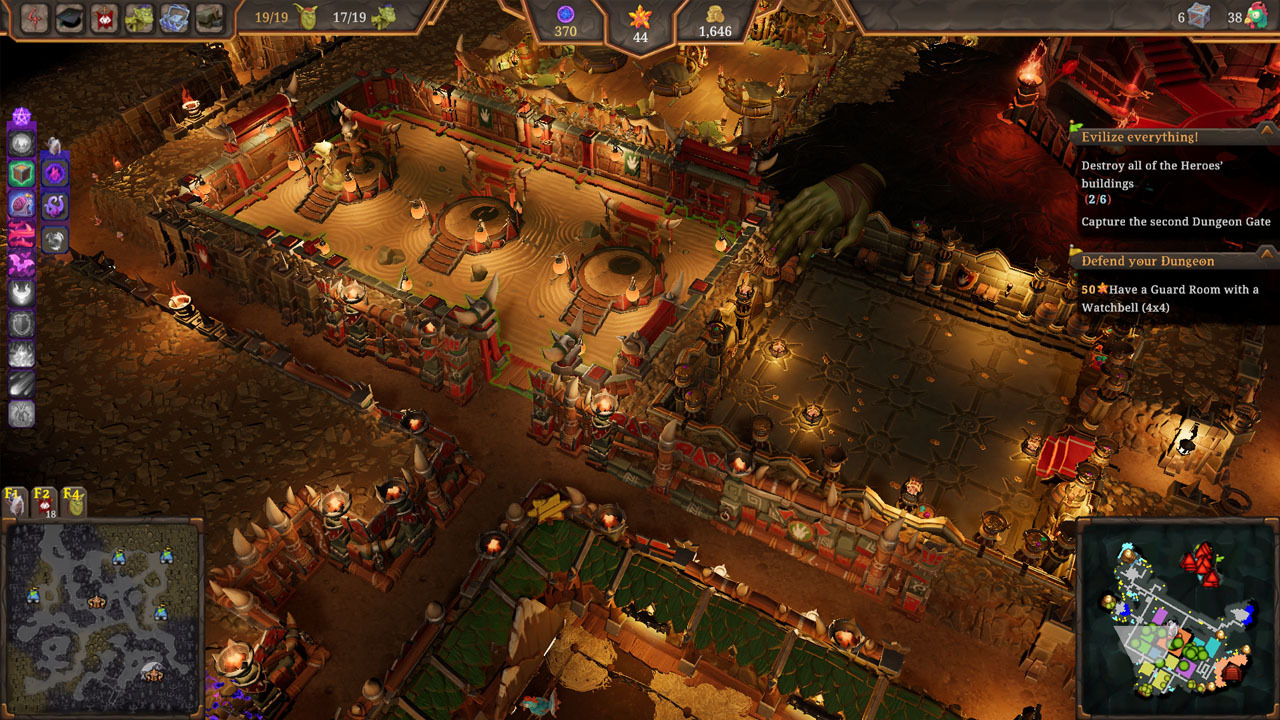
Task: Click the blue crystal chest icon
Action: [x=174, y=18]
